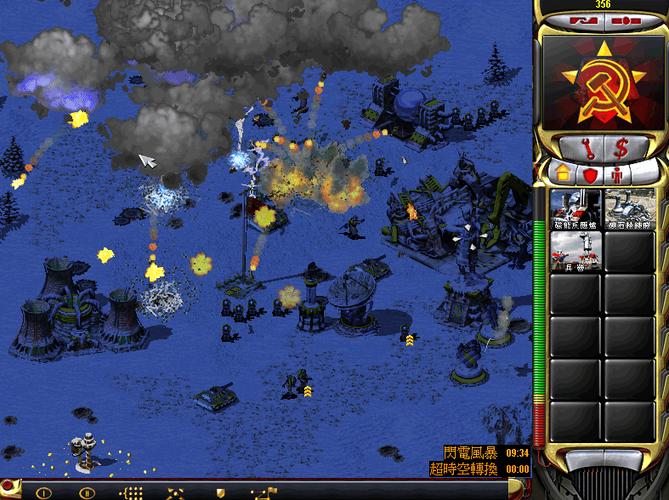Build the Barracks (兵營) from the sidebar
Screen dimensions: 669x500
pos(576,254)
